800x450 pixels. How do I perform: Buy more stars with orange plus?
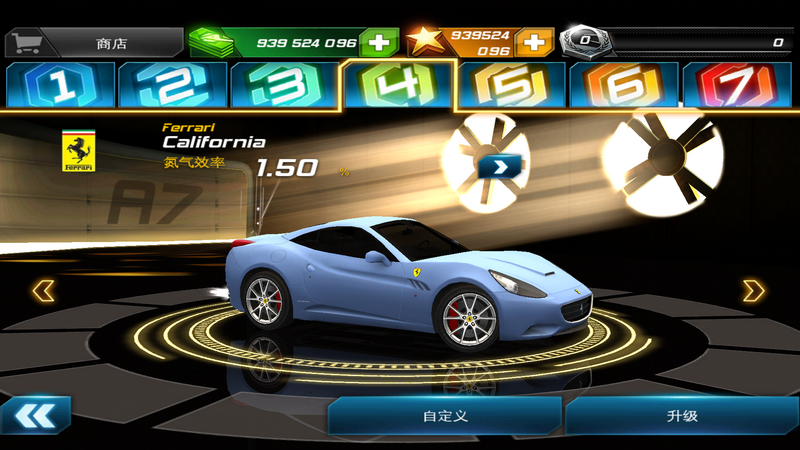pyautogui.click(x=534, y=42)
